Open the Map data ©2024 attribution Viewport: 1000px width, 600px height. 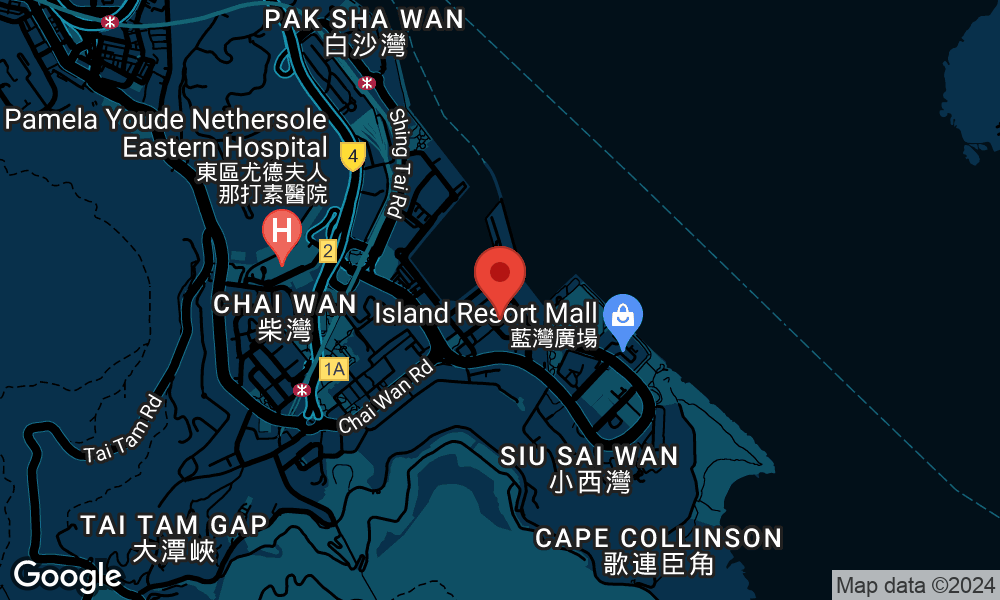click(x=915, y=585)
